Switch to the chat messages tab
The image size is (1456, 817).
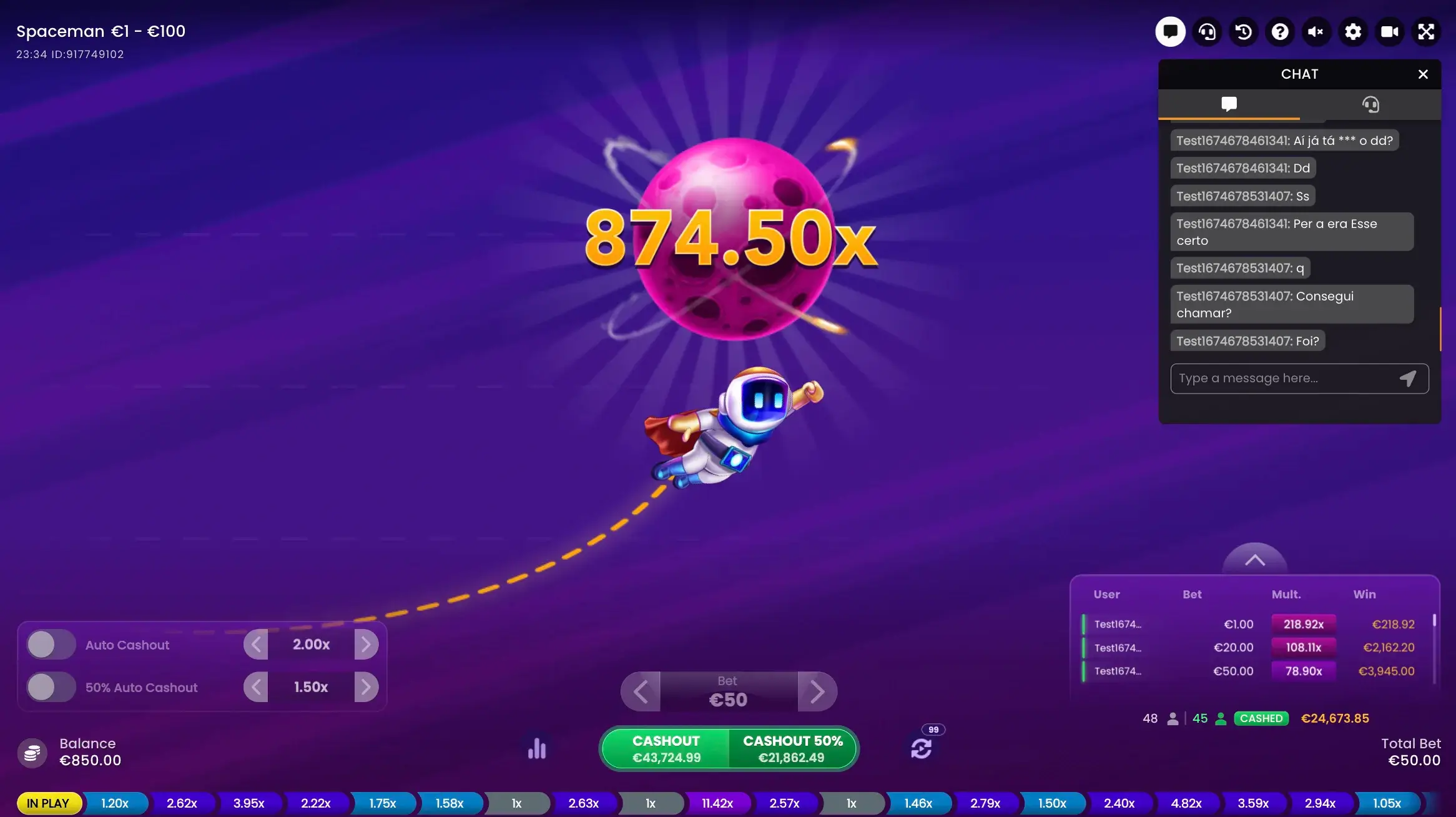pyautogui.click(x=1229, y=104)
